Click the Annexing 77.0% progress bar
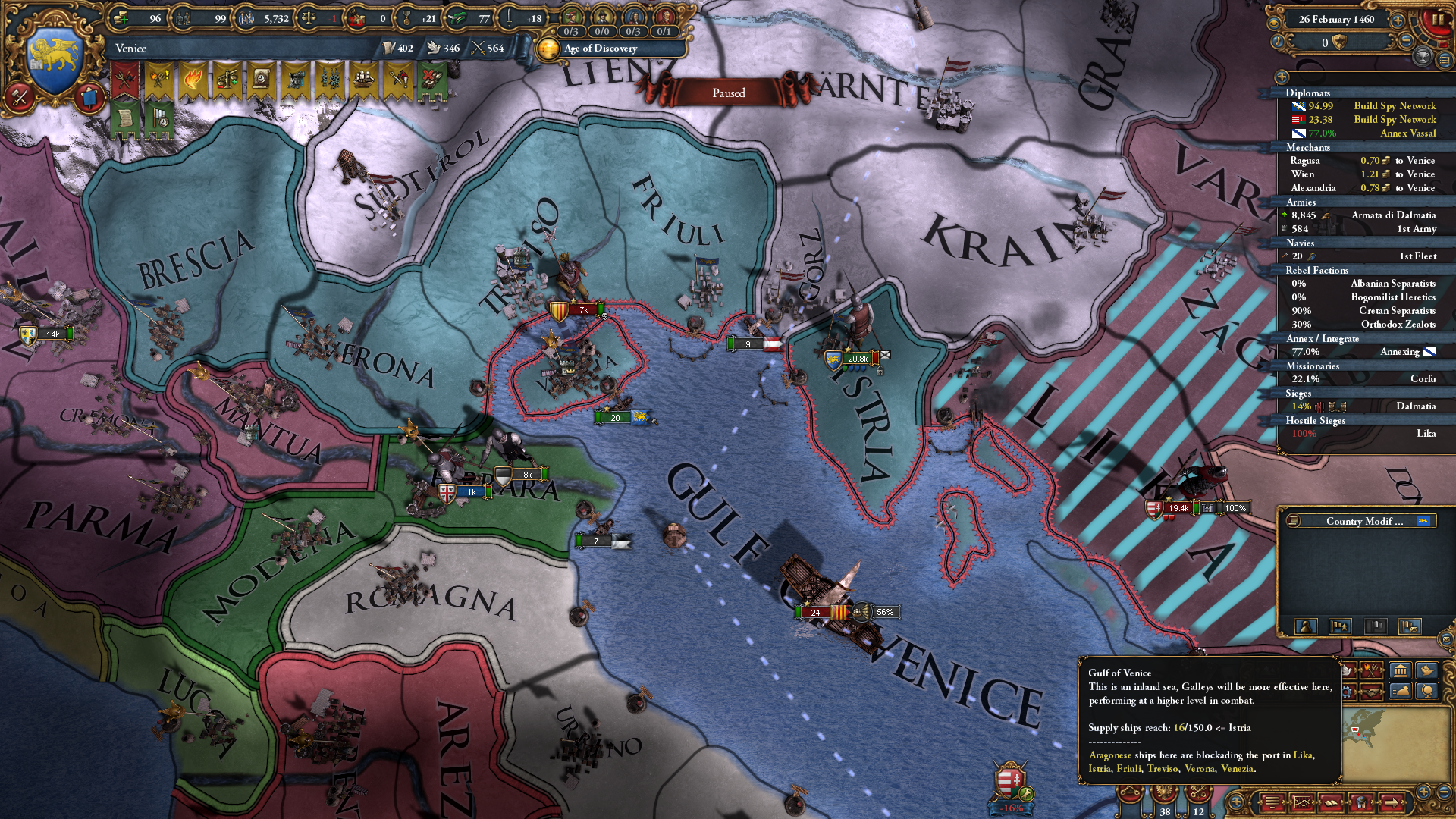 [x=1365, y=351]
